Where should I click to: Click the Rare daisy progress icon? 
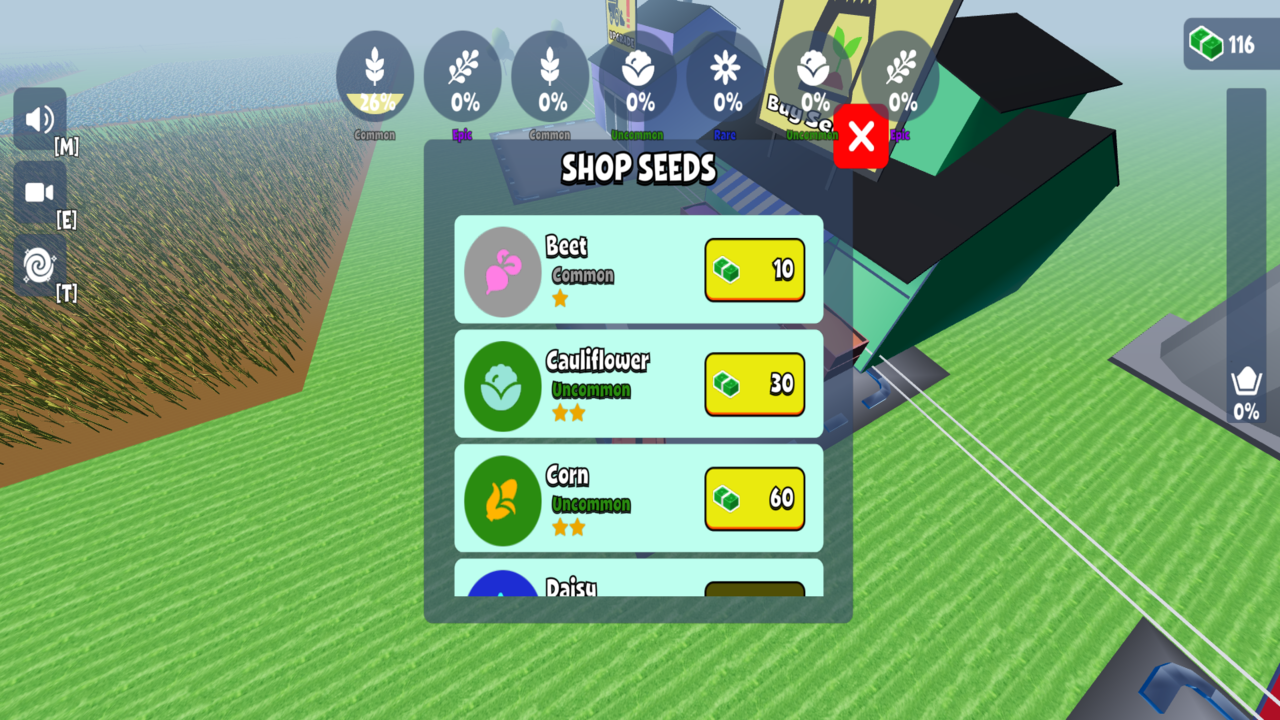pos(724,75)
